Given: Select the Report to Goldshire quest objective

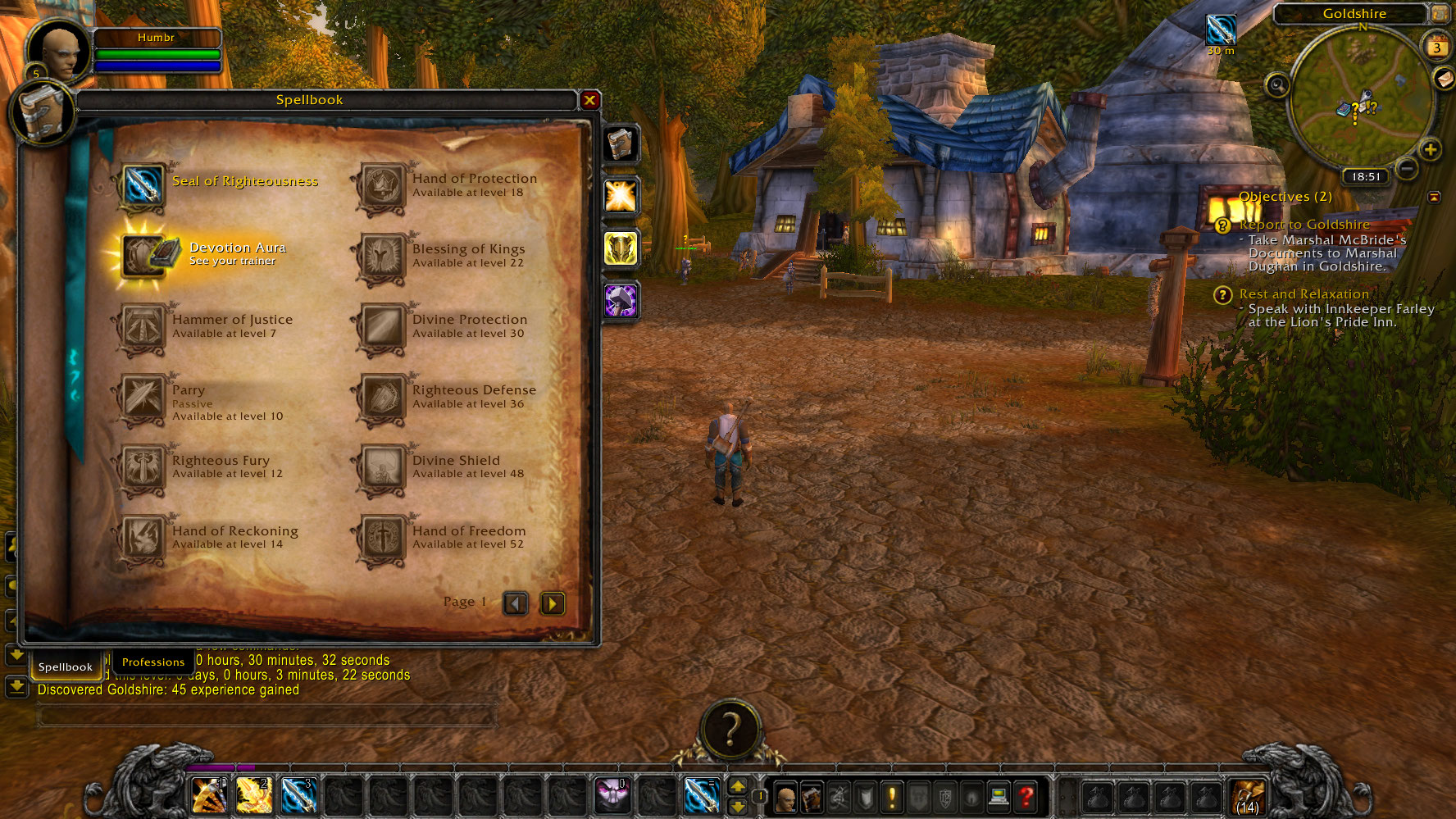Looking at the screenshot, I should (1304, 225).
